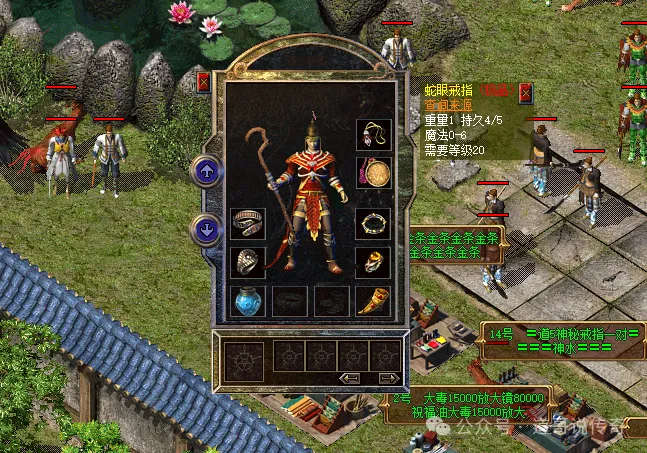Screen dimensions: 647x453
Task: Select the gold ring with orange gem
Action: click(x=372, y=262)
